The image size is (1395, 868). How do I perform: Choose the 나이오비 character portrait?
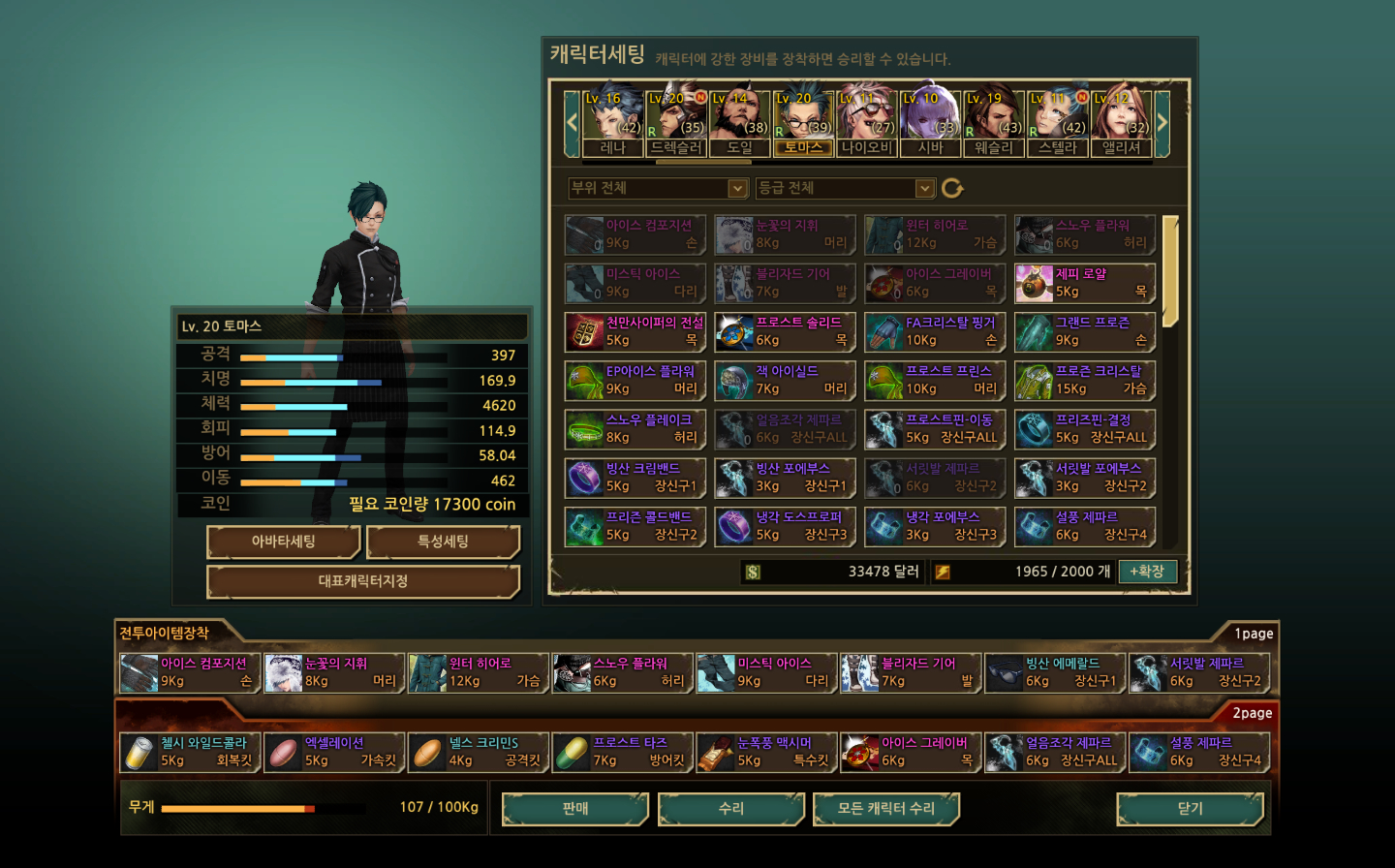click(867, 121)
